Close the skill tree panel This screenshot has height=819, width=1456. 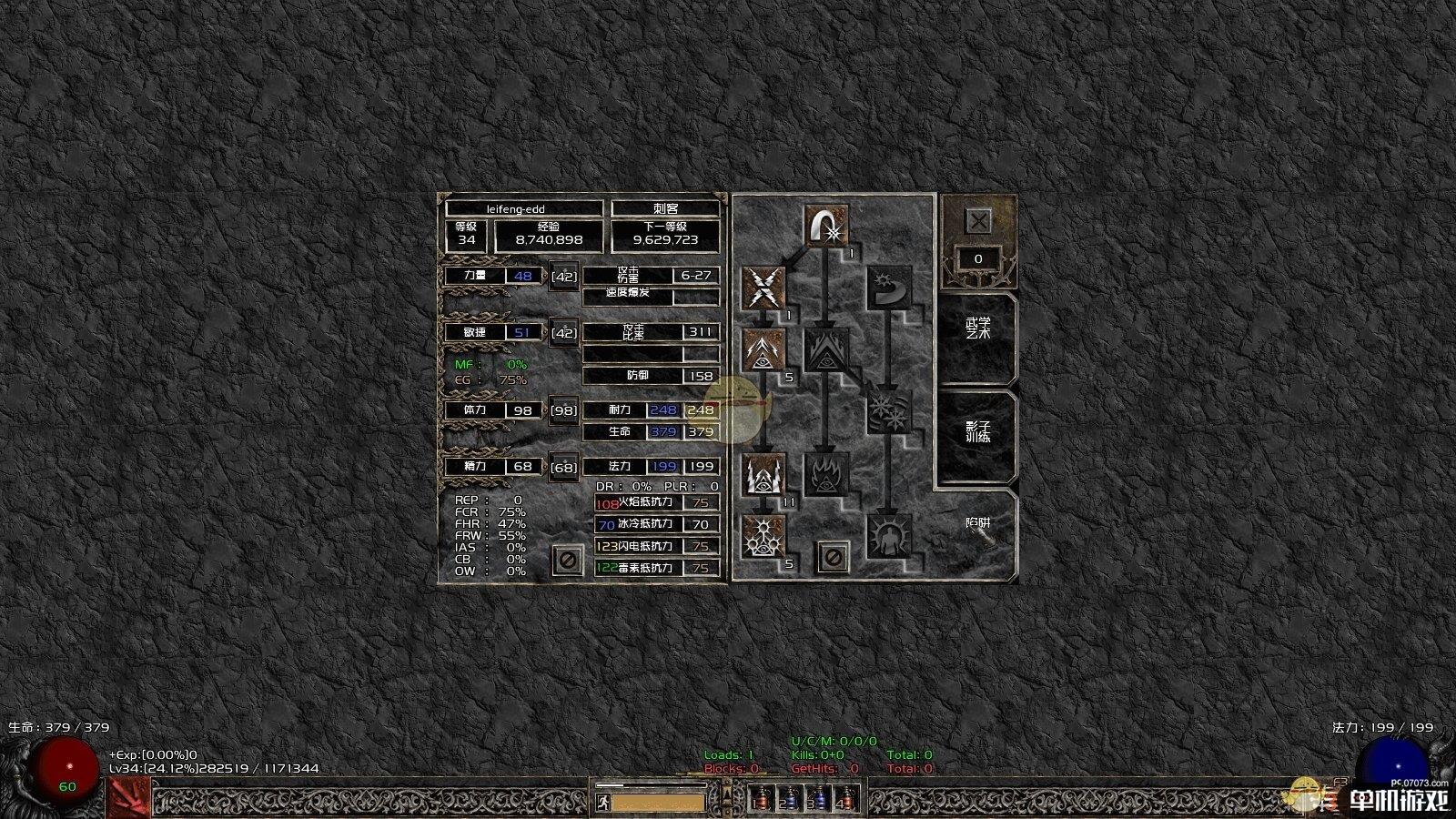tap(978, 221)
